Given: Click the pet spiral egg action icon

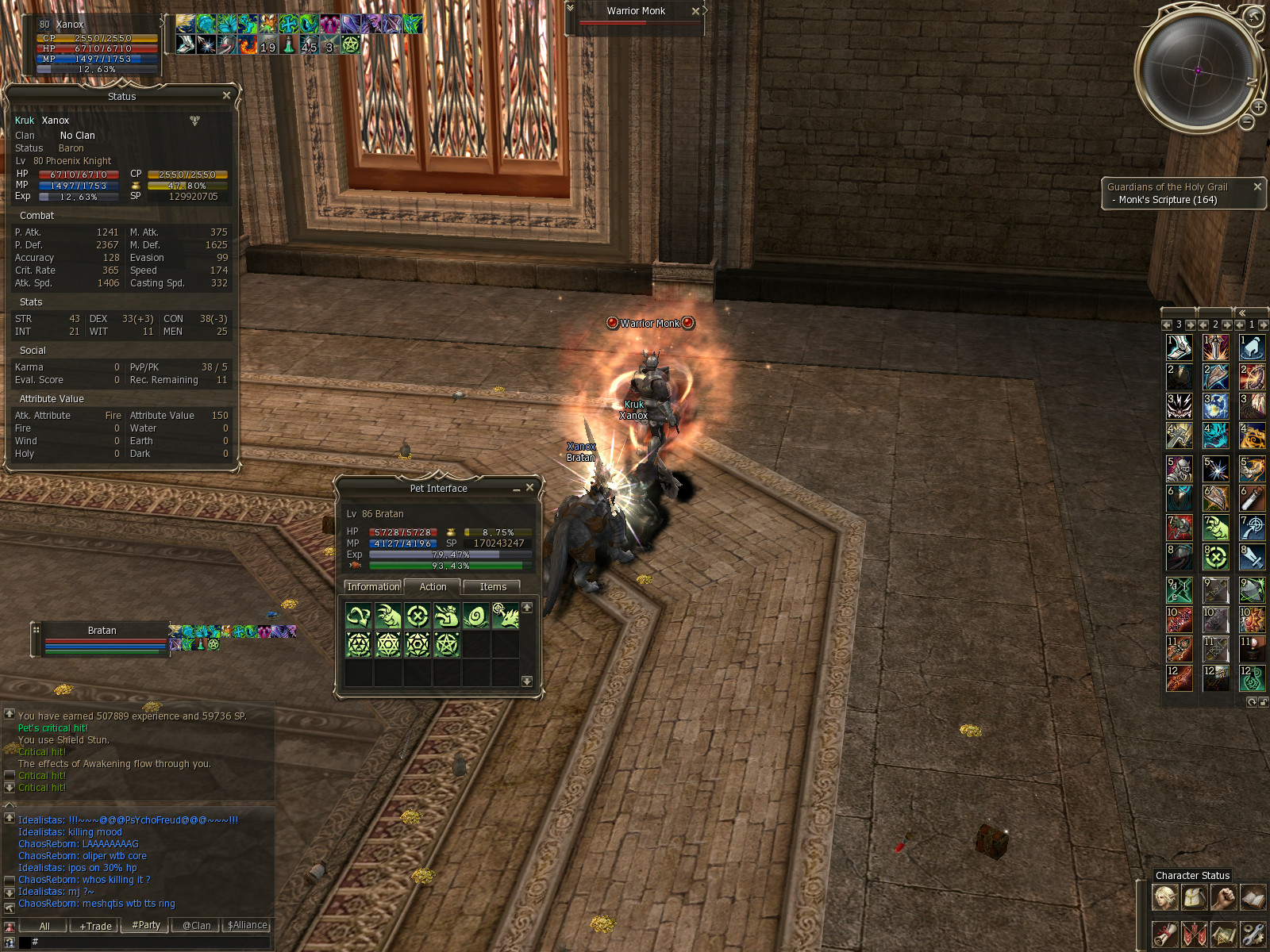Looking at the screenshot, I should (x=476, y=616).
